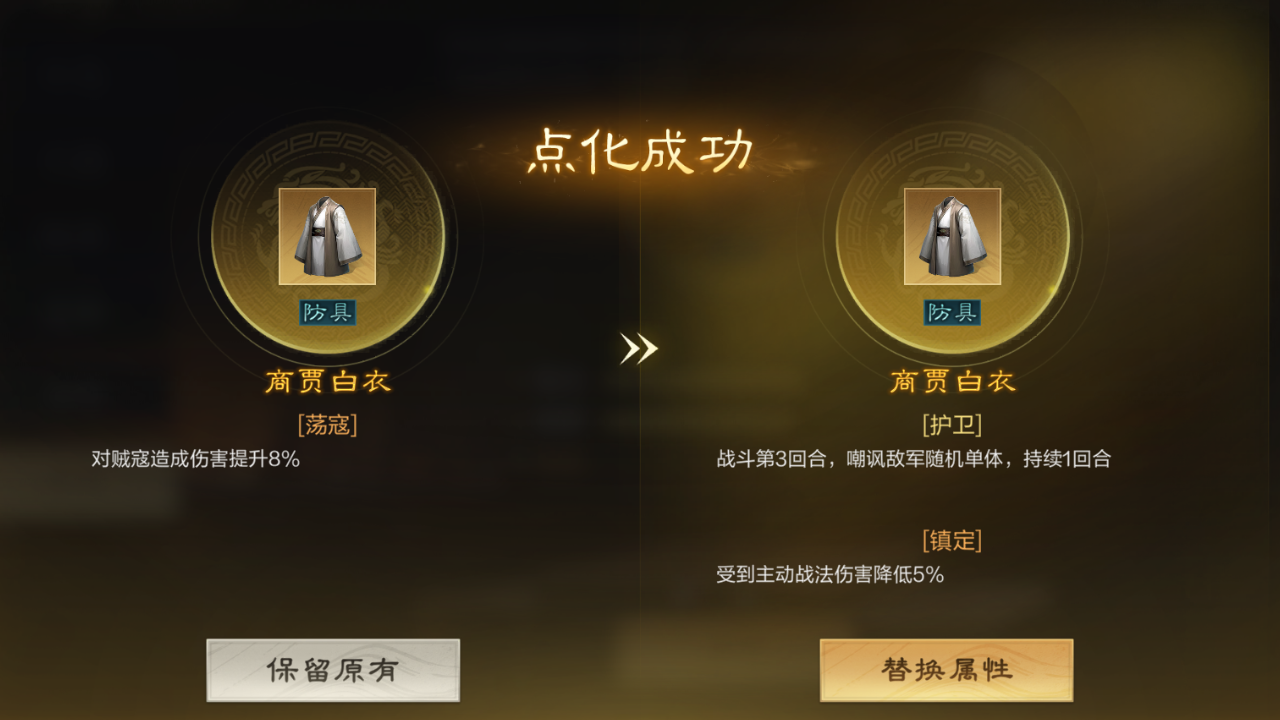Click the double chevron arrow between items
The width and height of the screenshot is (1280, 720).
(641, 349)
